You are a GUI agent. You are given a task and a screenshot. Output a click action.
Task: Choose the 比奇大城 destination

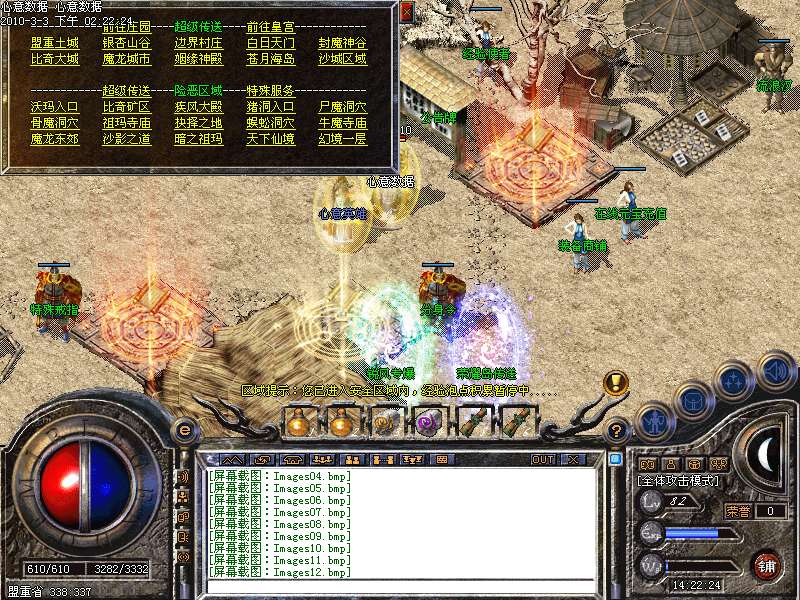(54, 59)
